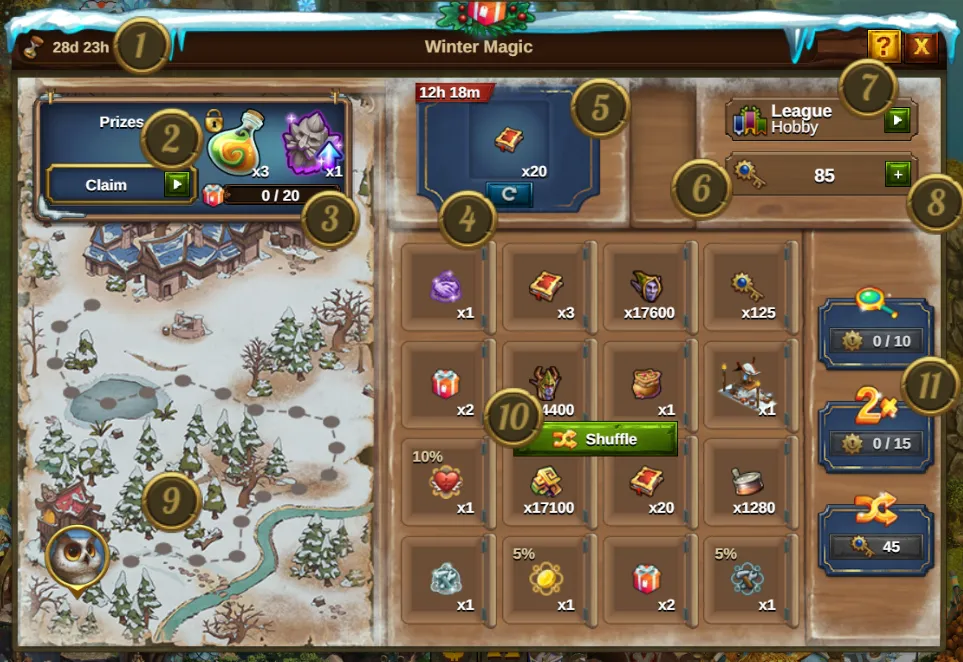
Task: Close the Winter Magic window
Action: tap(921, 45)
